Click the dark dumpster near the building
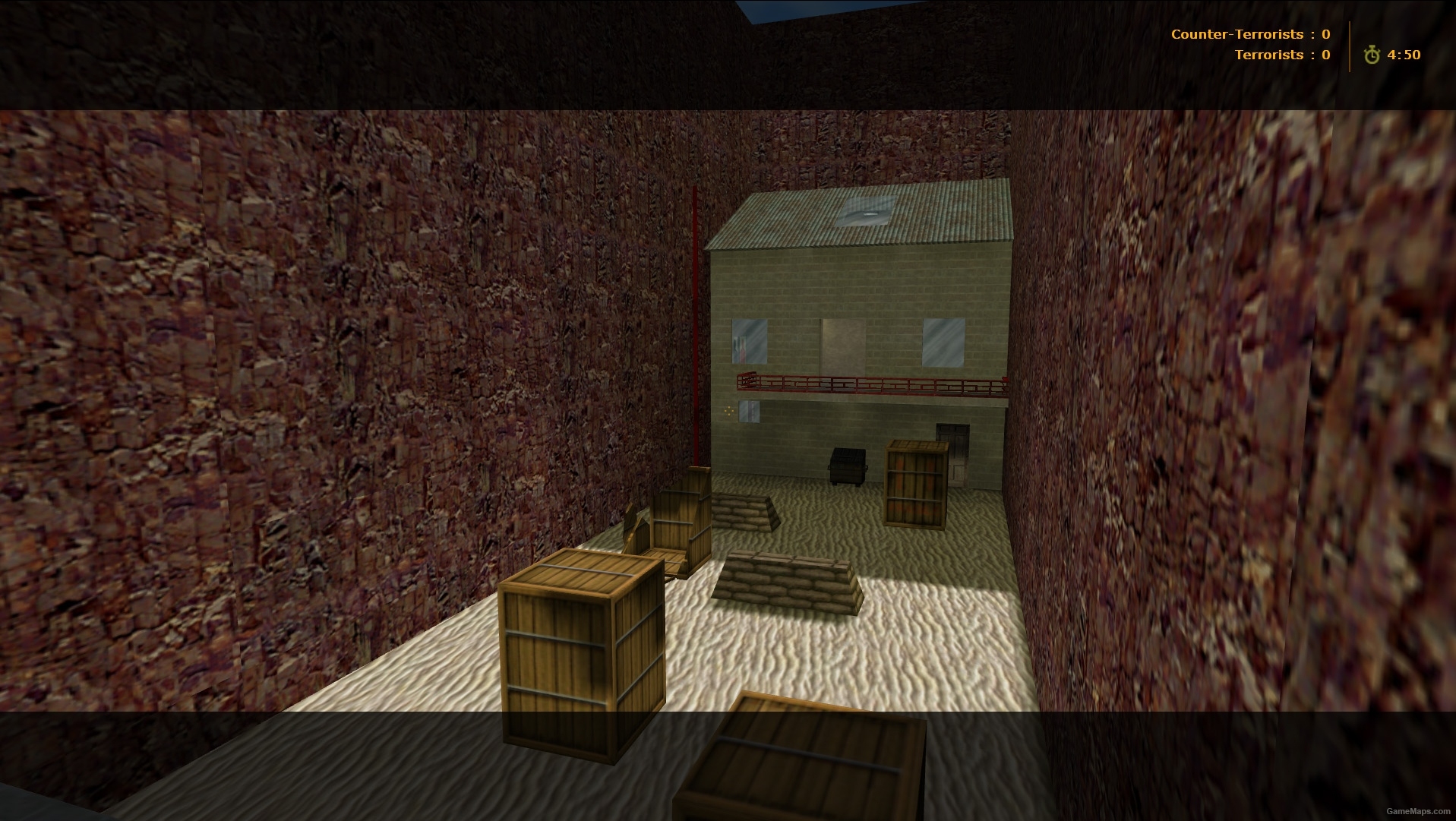 (845, 465)
